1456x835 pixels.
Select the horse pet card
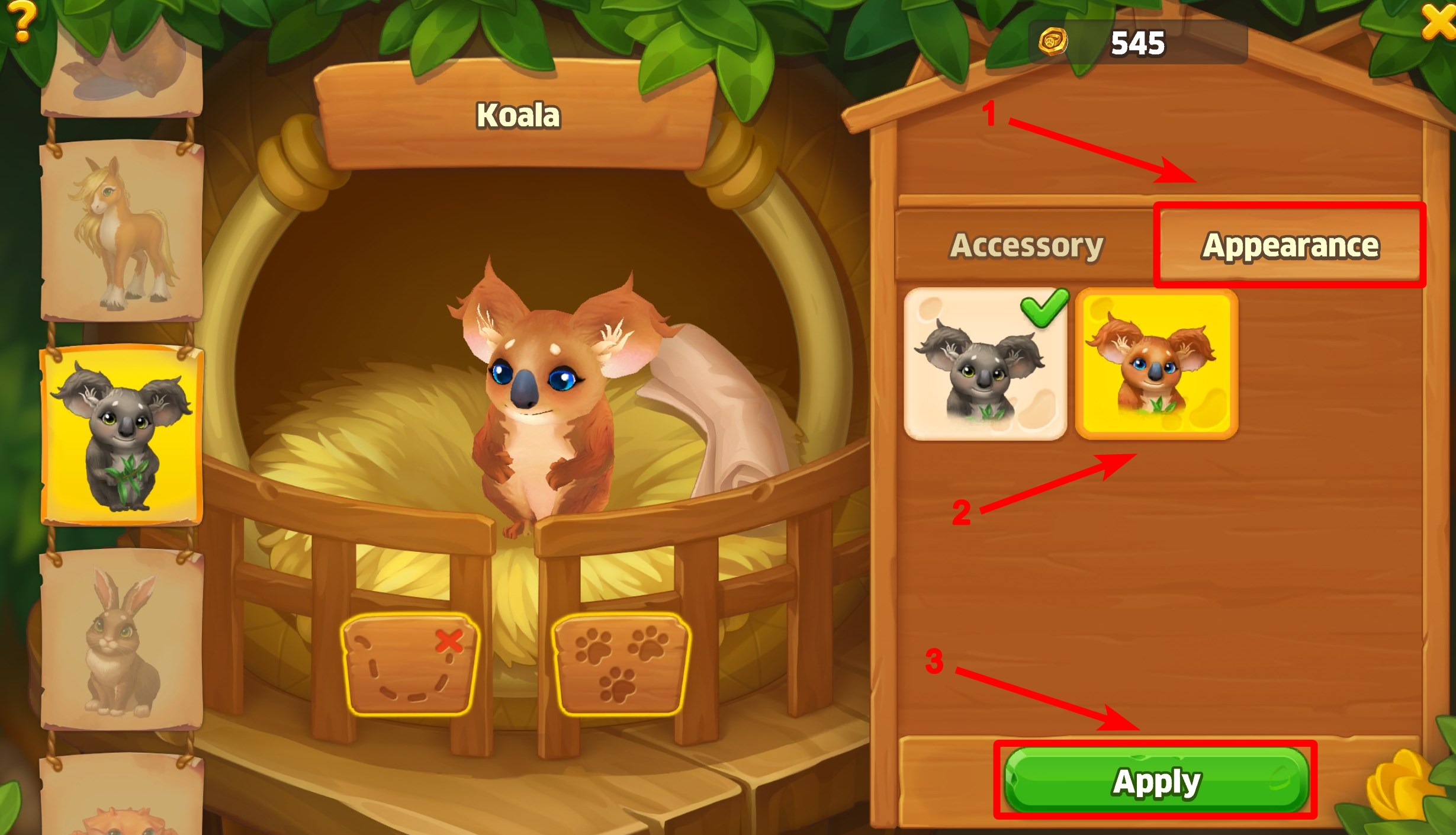(122, 231)
